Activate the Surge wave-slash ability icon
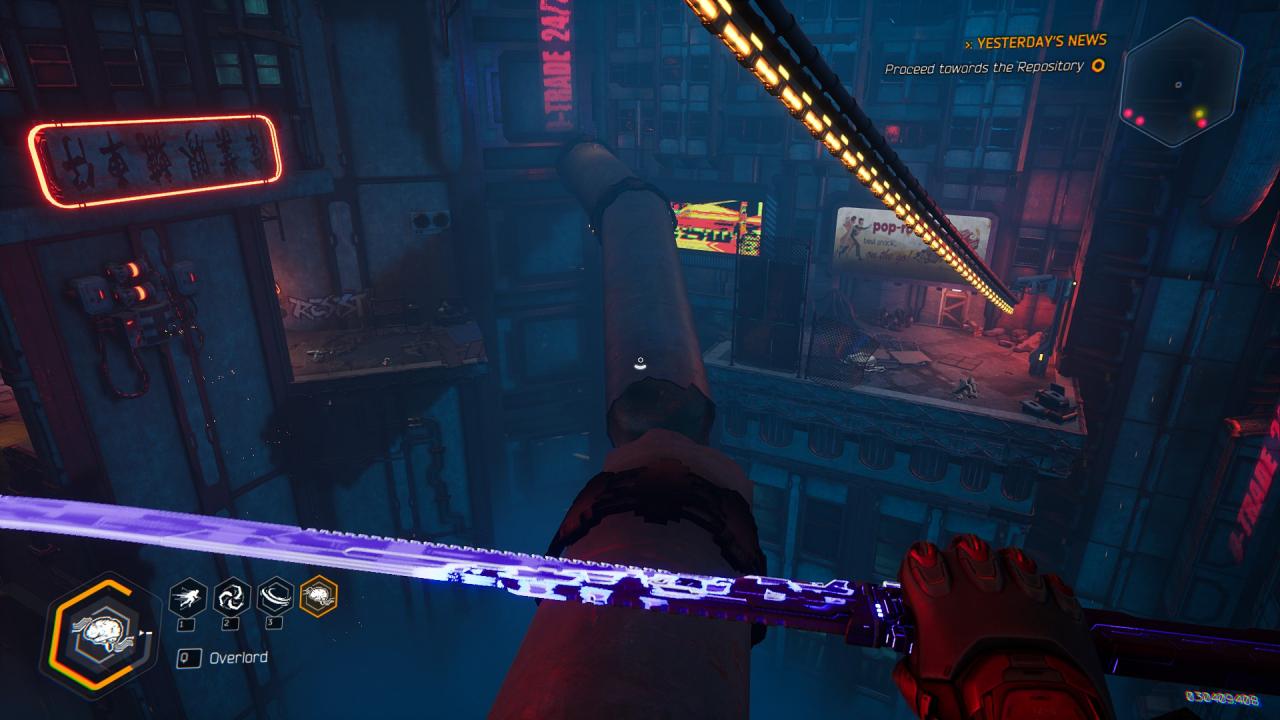Screen dimensions: 1280x720 [275, 597]
